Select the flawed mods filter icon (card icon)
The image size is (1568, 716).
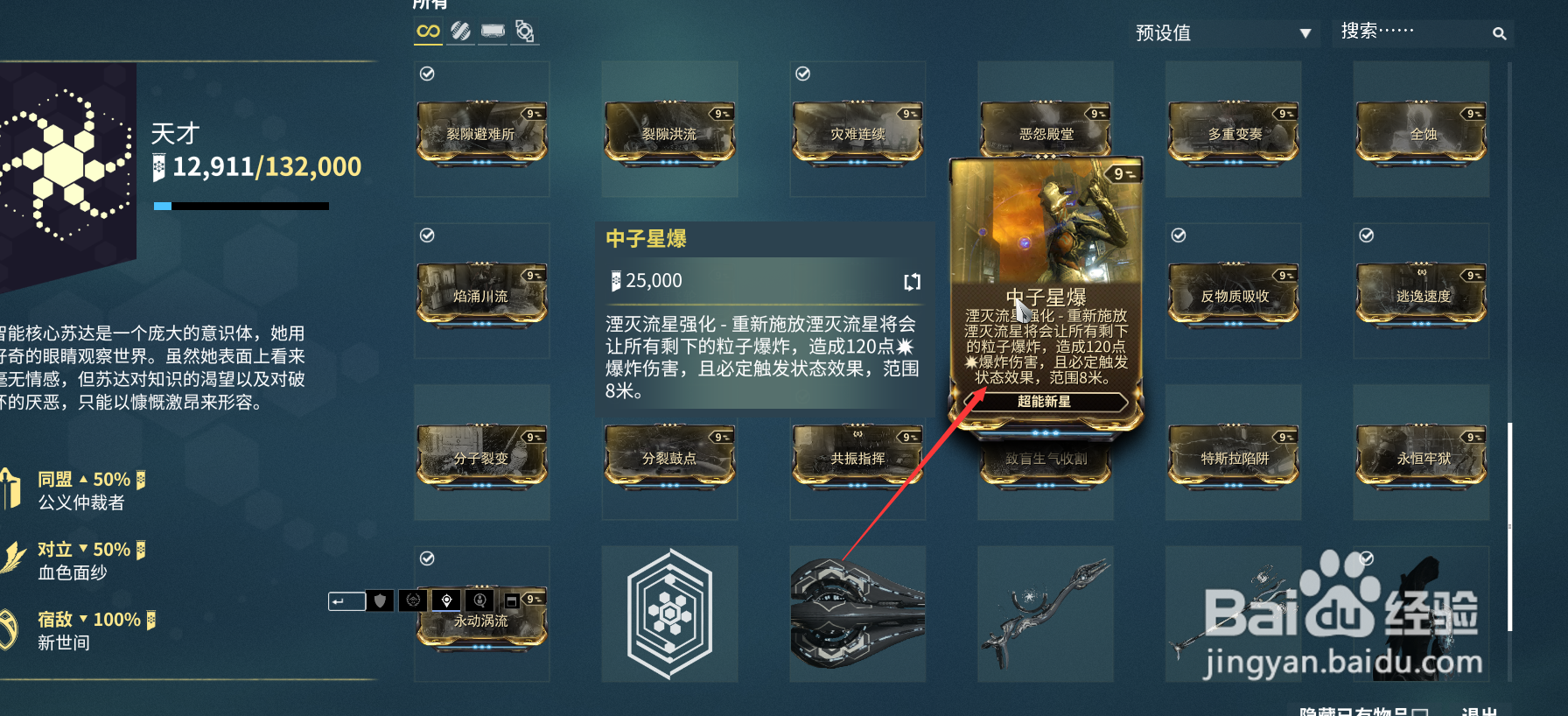[492, 31]
